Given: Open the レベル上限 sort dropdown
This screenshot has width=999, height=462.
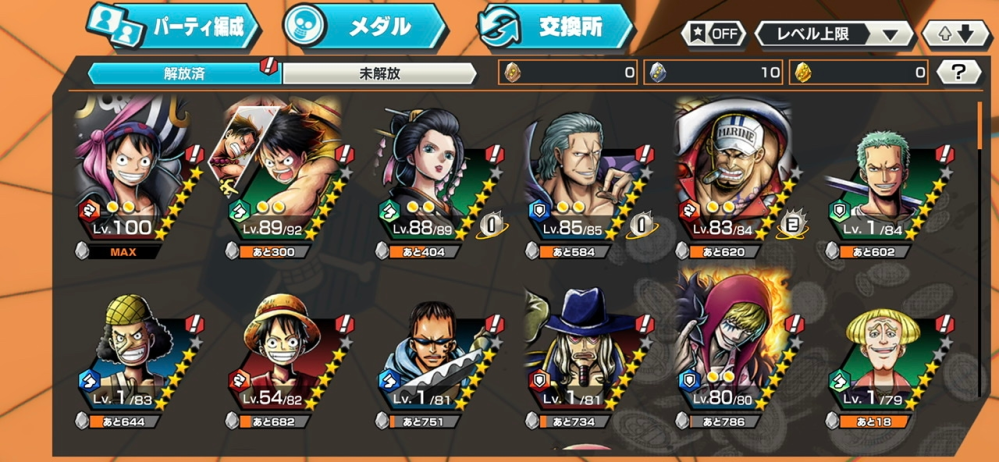Looking at the screenshot, I should pos(834,33).
